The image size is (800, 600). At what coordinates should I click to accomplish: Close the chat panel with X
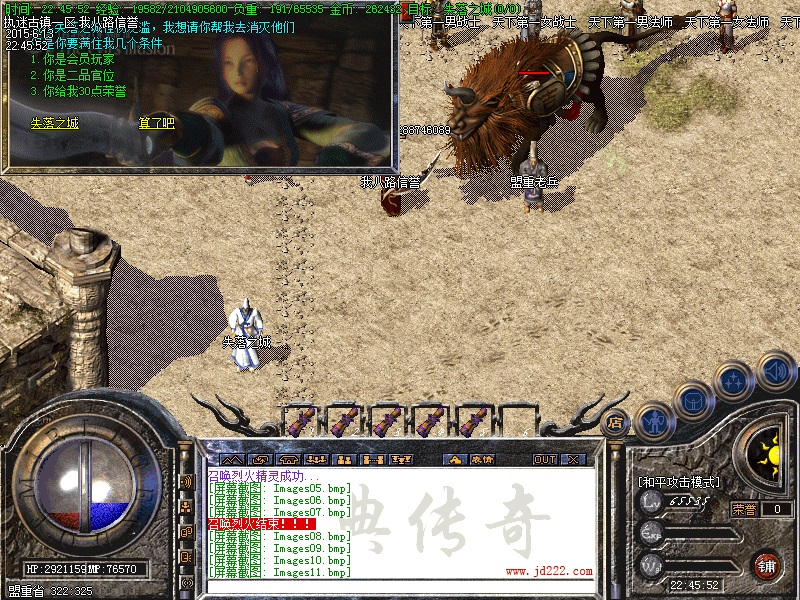[573, 459]
